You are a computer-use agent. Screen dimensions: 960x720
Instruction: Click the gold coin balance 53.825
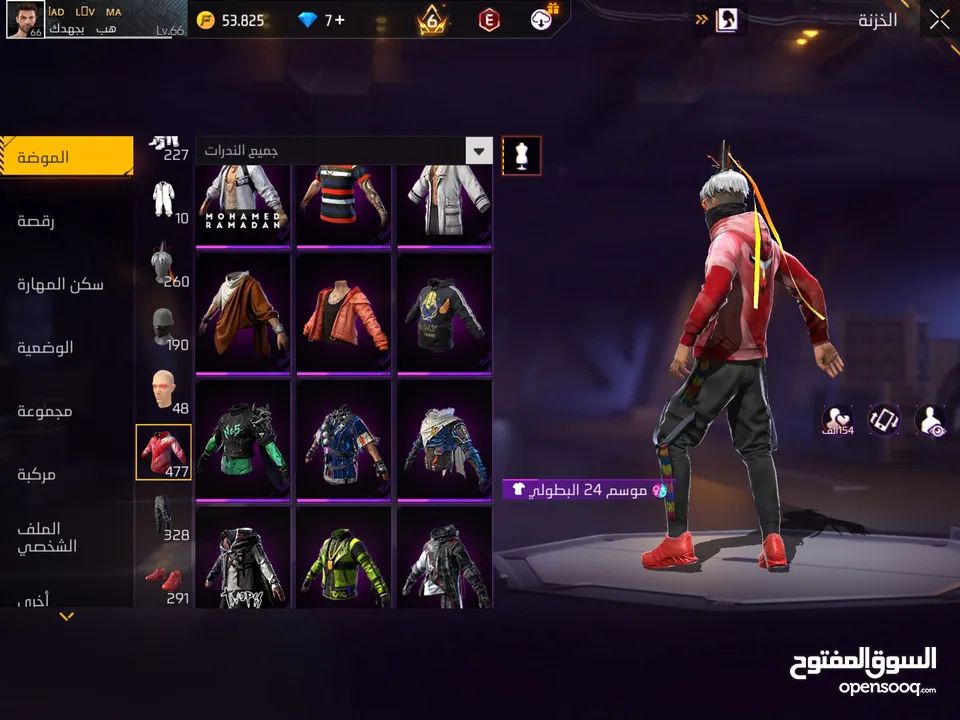[x=230, y=20]
